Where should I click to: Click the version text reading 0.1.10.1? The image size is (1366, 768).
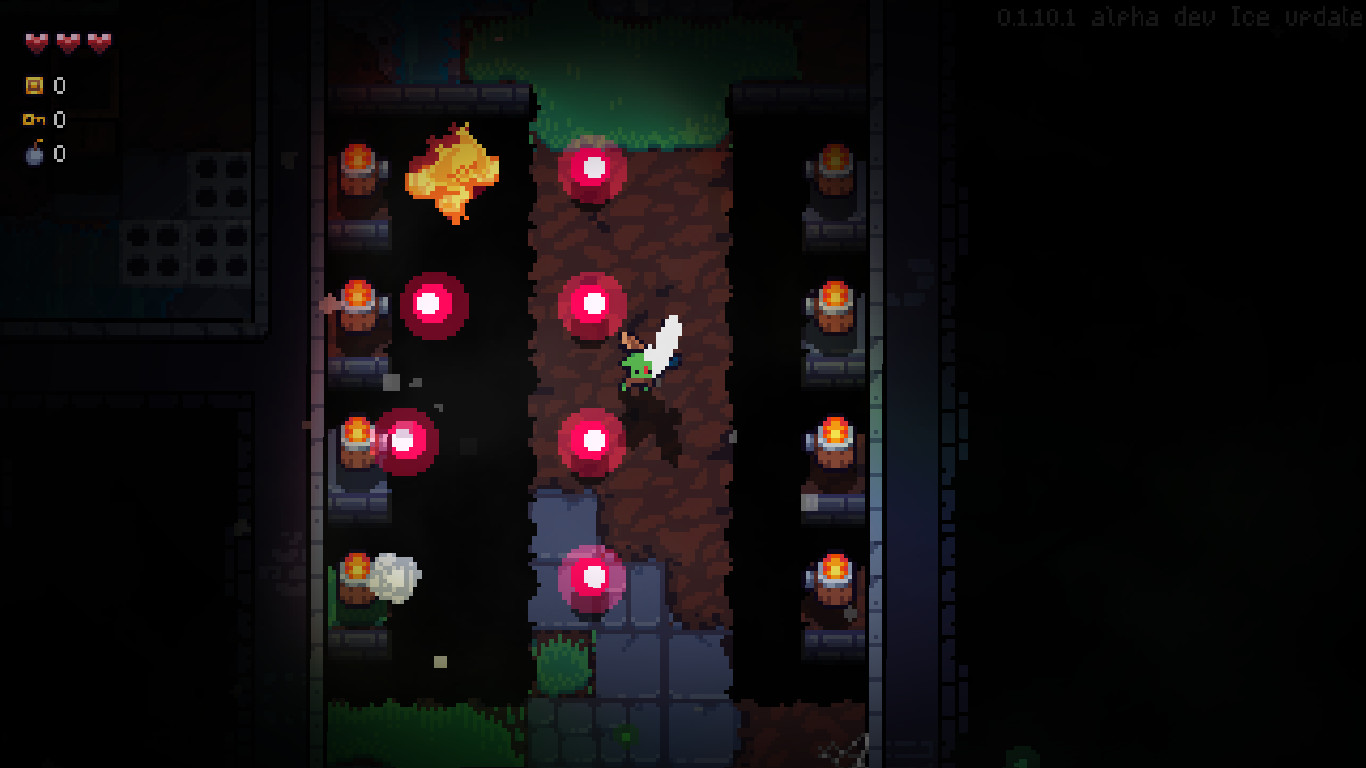1037,16
